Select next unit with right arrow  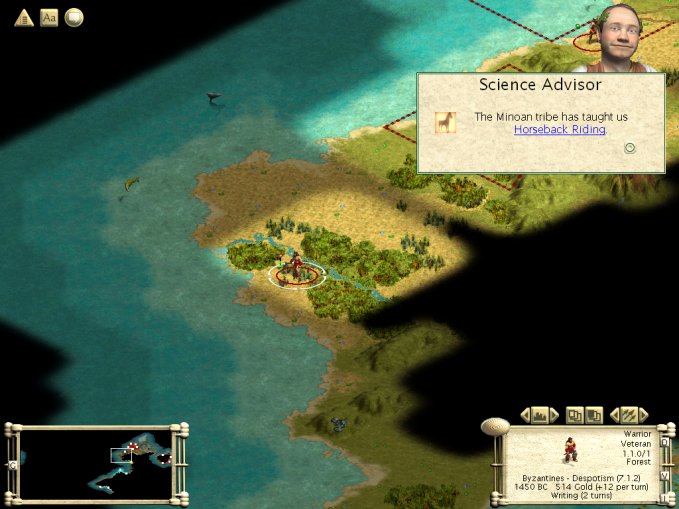pos(643,414)
